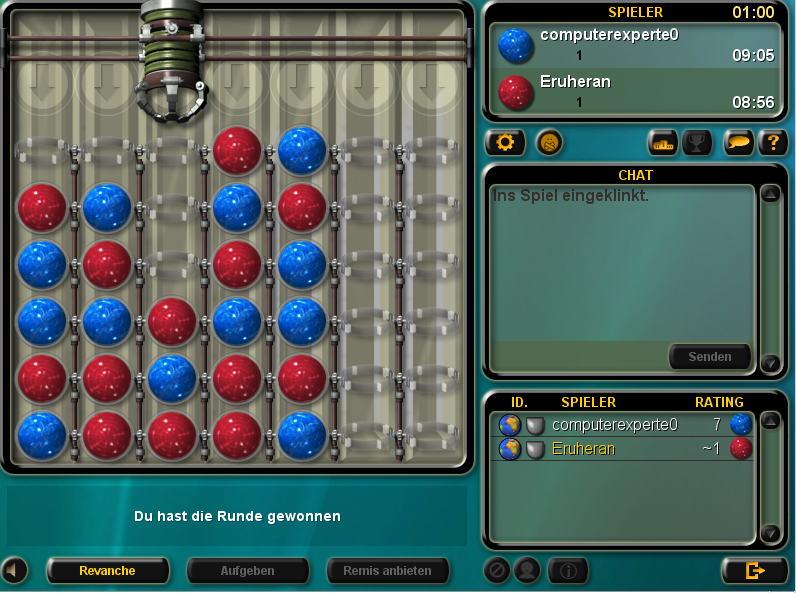Toggle sound with the speaker icon

pos(14,570)
